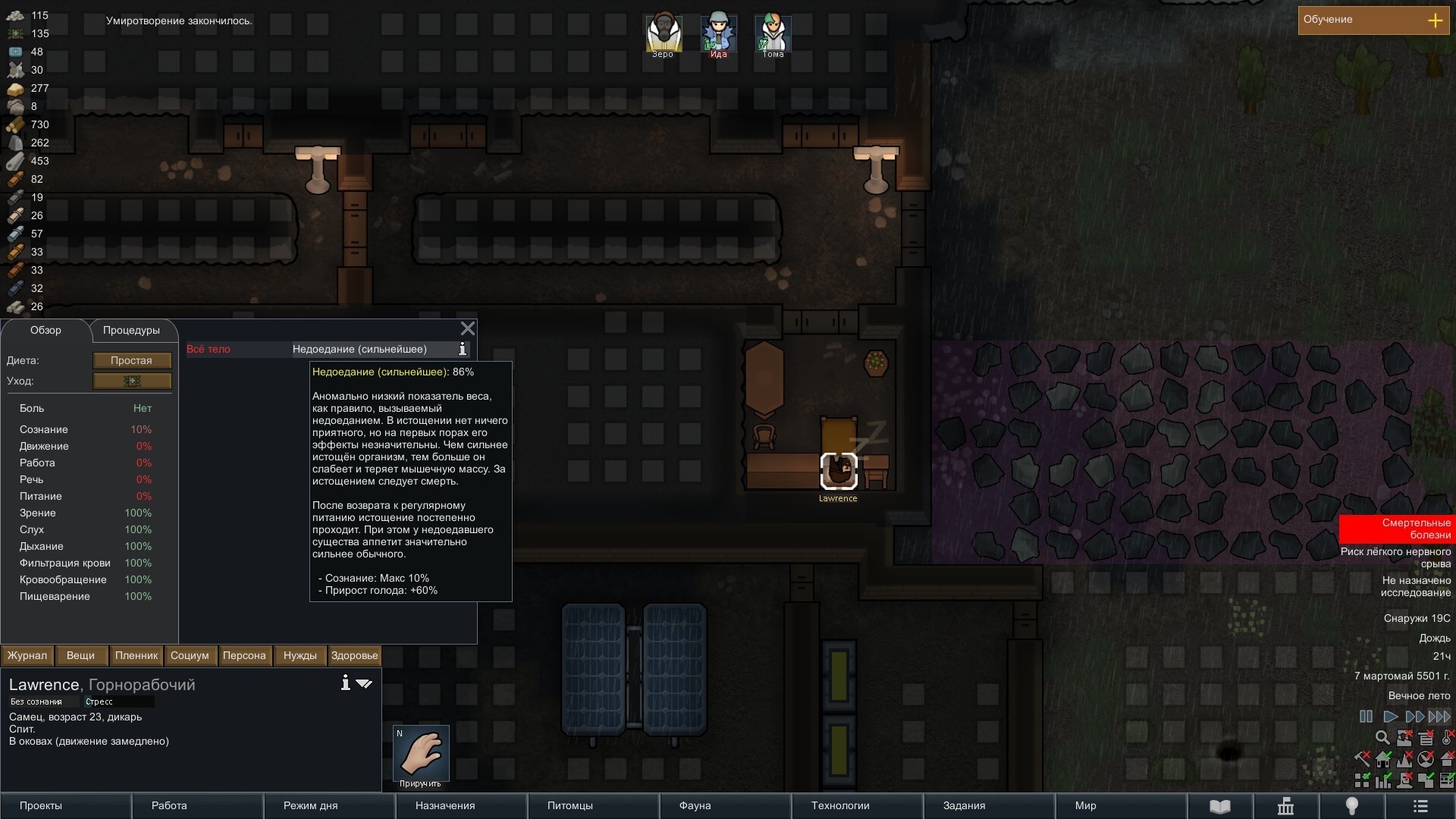Image resolution: width=1456 pixels, height=819 pixels.
Task: Open the Нужды tab
Action: tap(300, 656)
